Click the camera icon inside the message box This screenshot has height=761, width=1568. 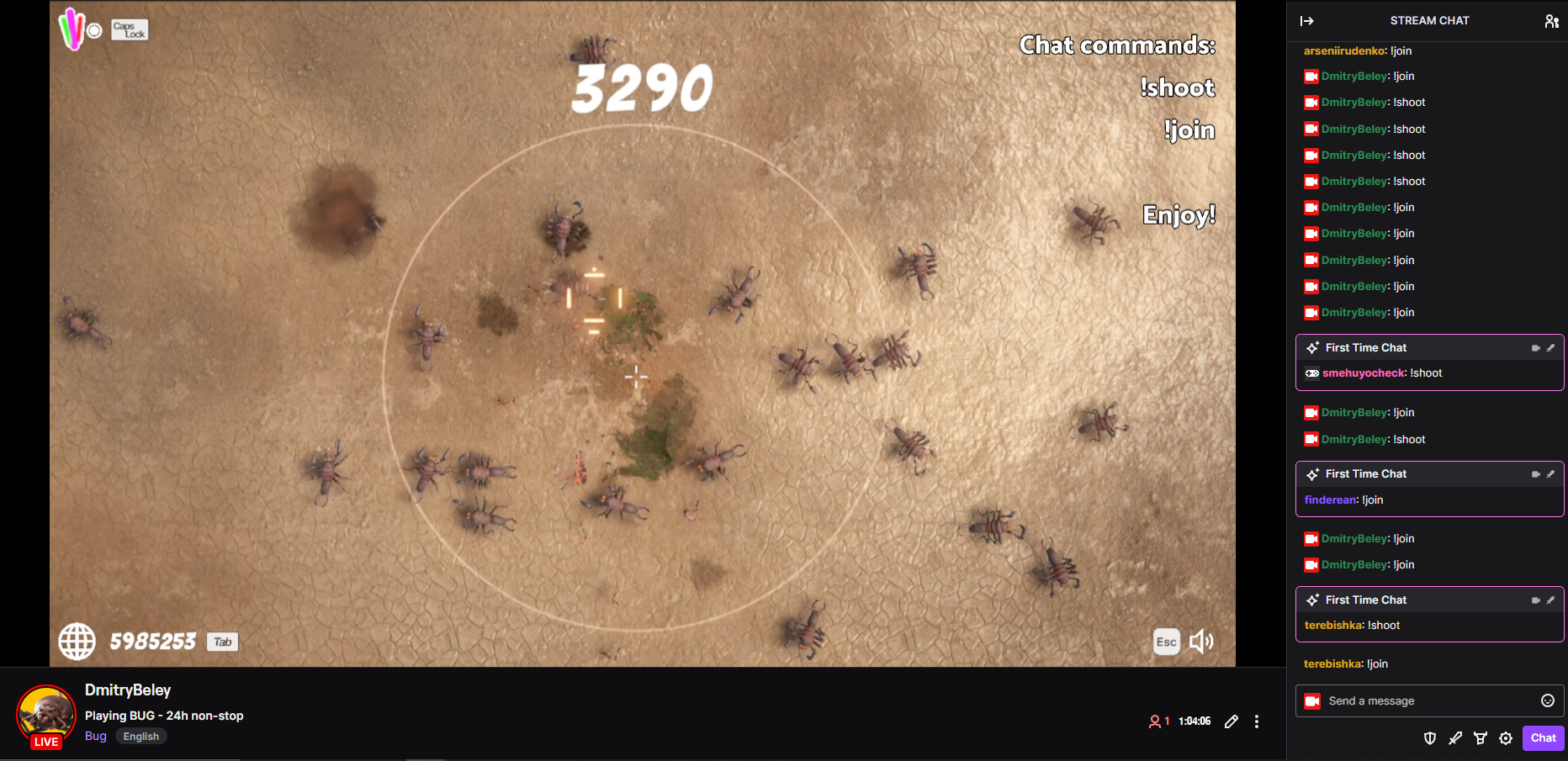point(1311,700)
